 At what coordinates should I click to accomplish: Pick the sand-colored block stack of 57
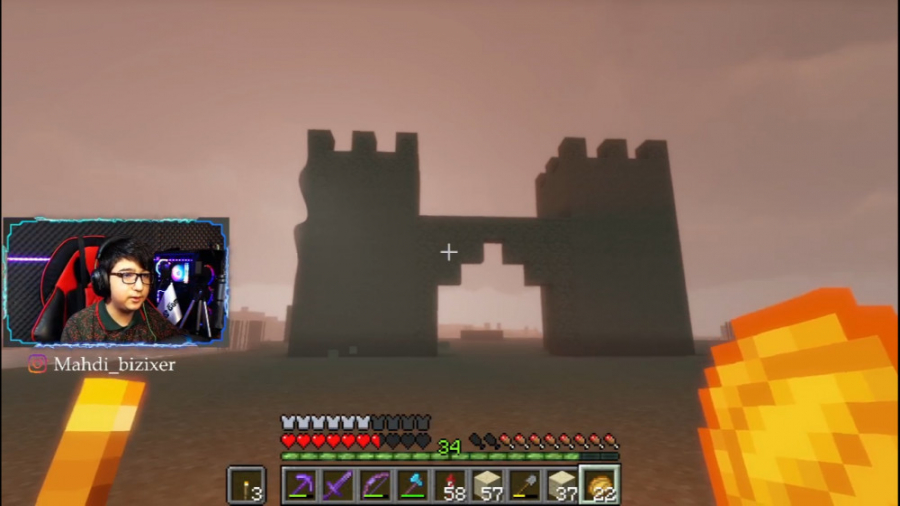tap(487, 485)
